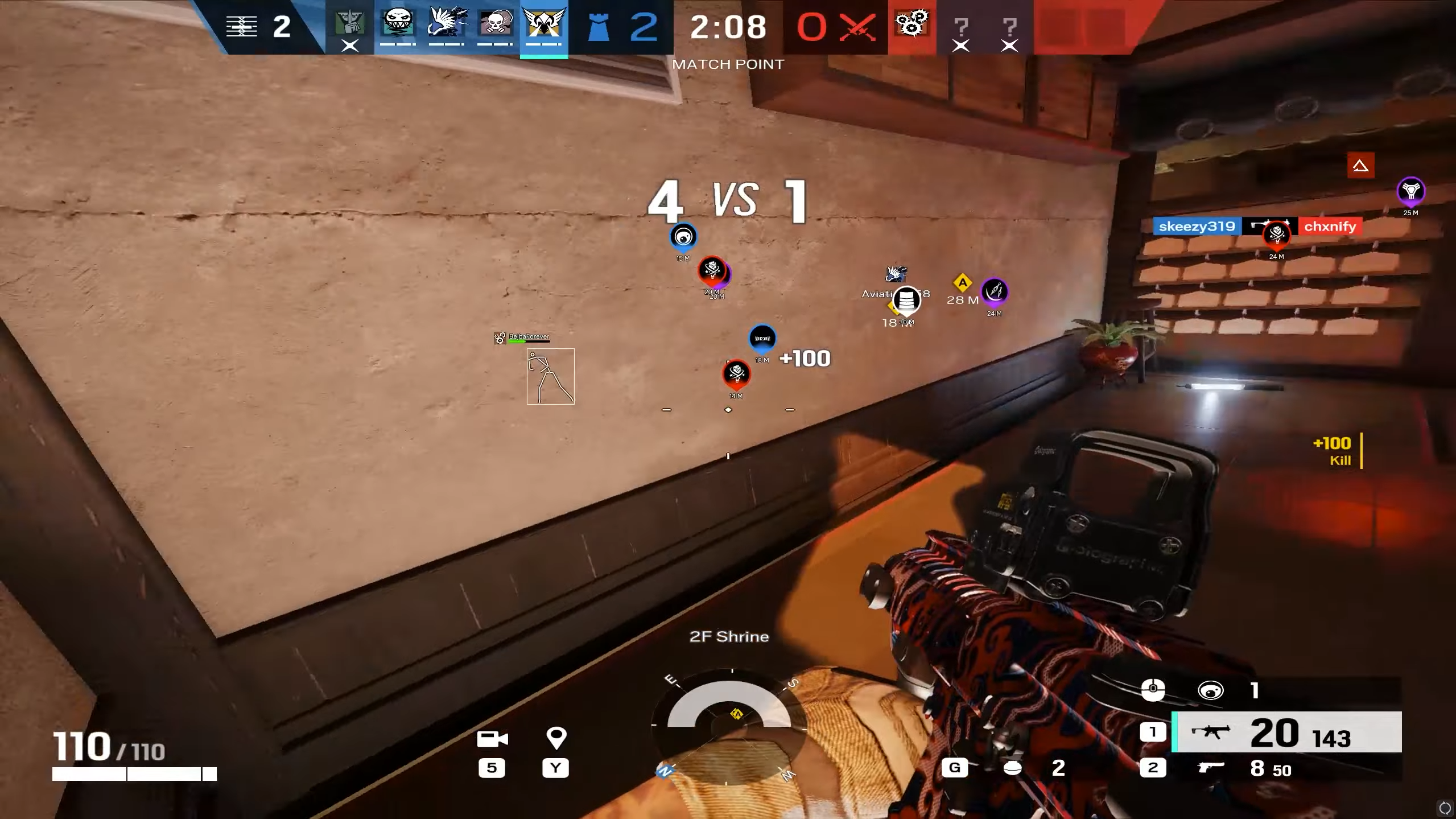
Task: Switch to weapon slot 1 rifle
Action: [1154, 732]
